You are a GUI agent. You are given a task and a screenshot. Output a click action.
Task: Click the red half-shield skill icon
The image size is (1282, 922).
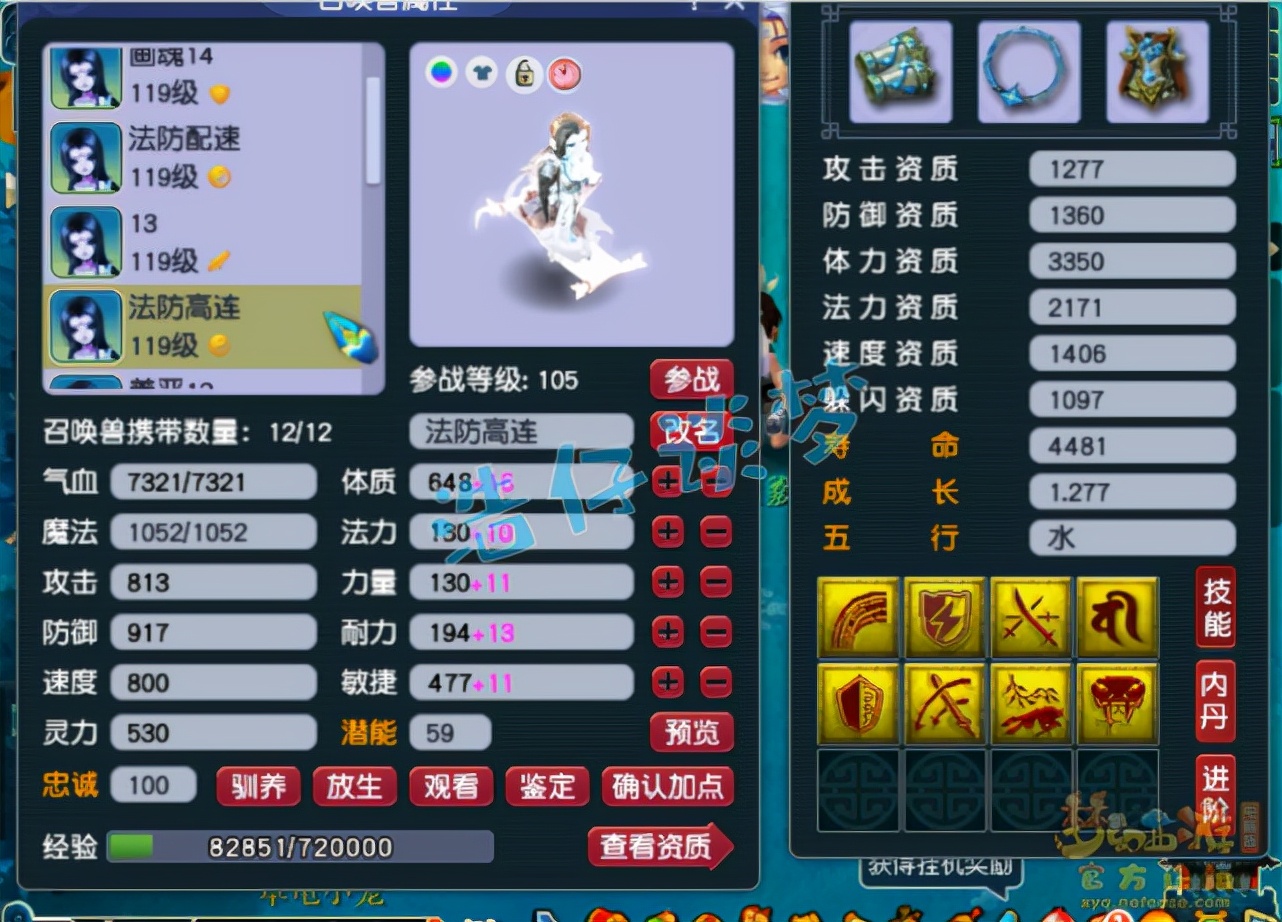(857, 703)
